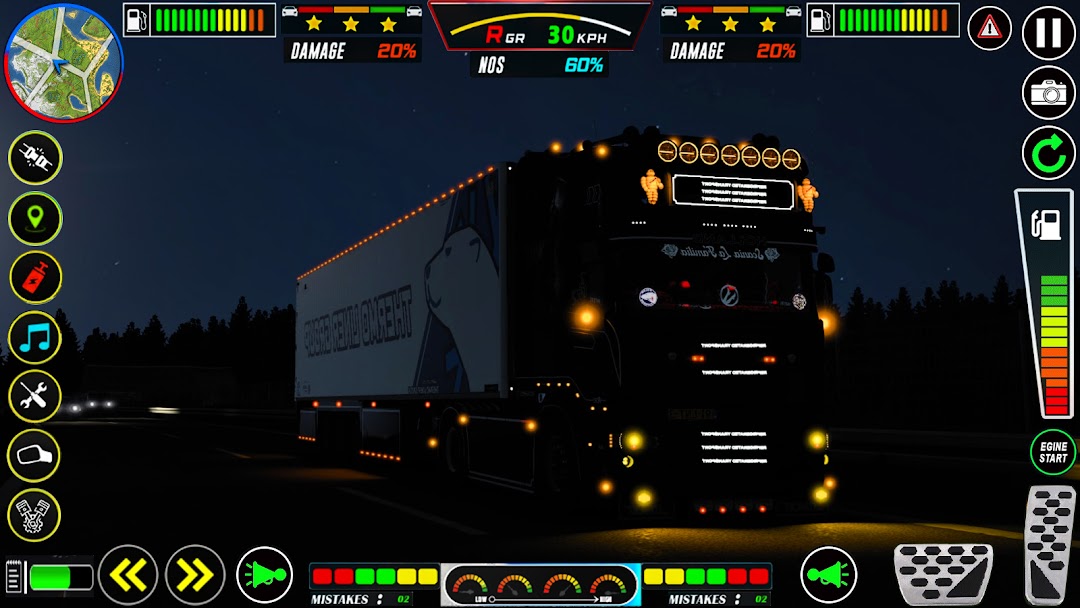Activate the left turn signal arrows
1080x608 pixels.
(x=128, y=574)
